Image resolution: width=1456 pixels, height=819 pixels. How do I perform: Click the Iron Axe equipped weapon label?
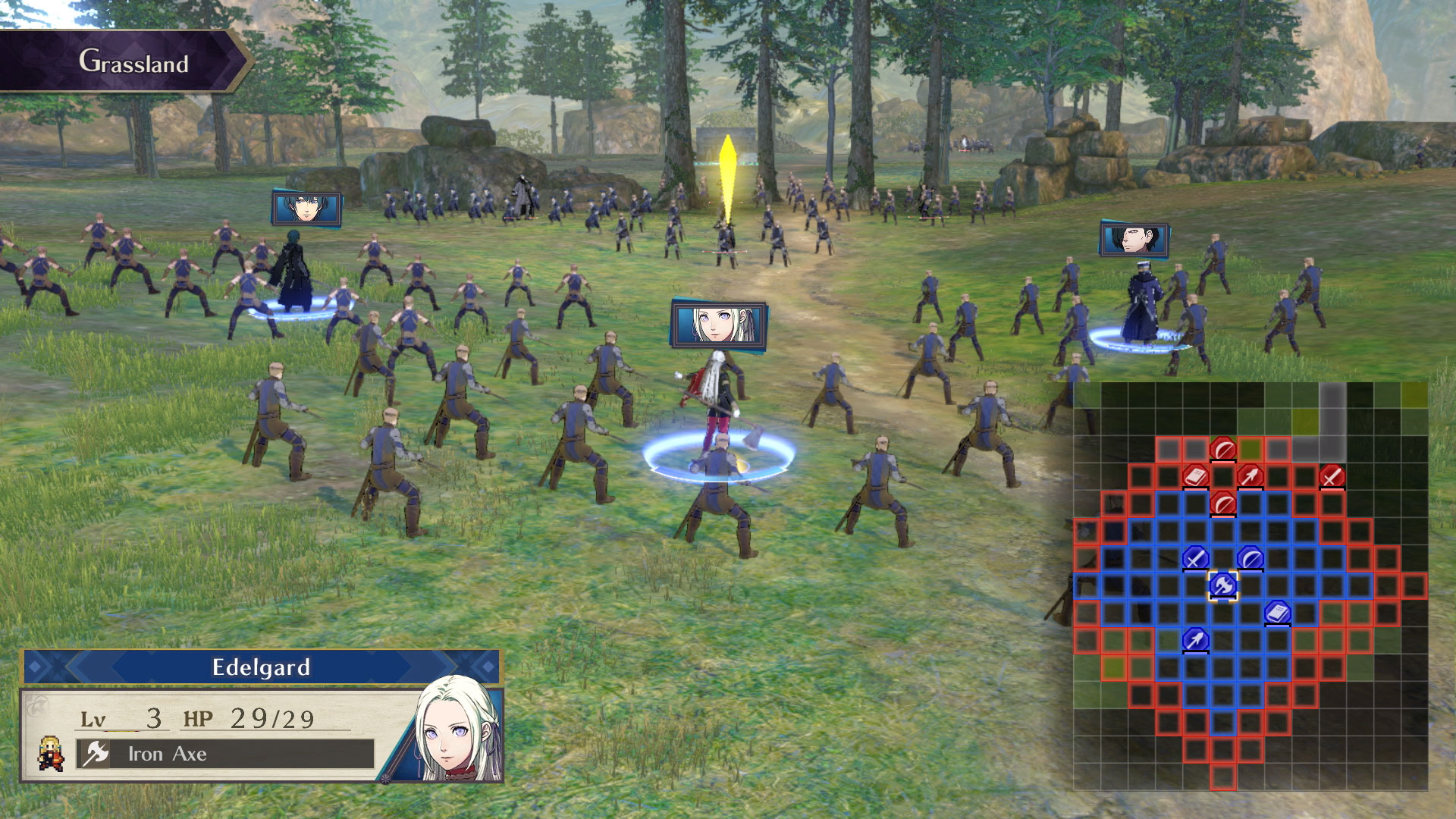point(167,754)
